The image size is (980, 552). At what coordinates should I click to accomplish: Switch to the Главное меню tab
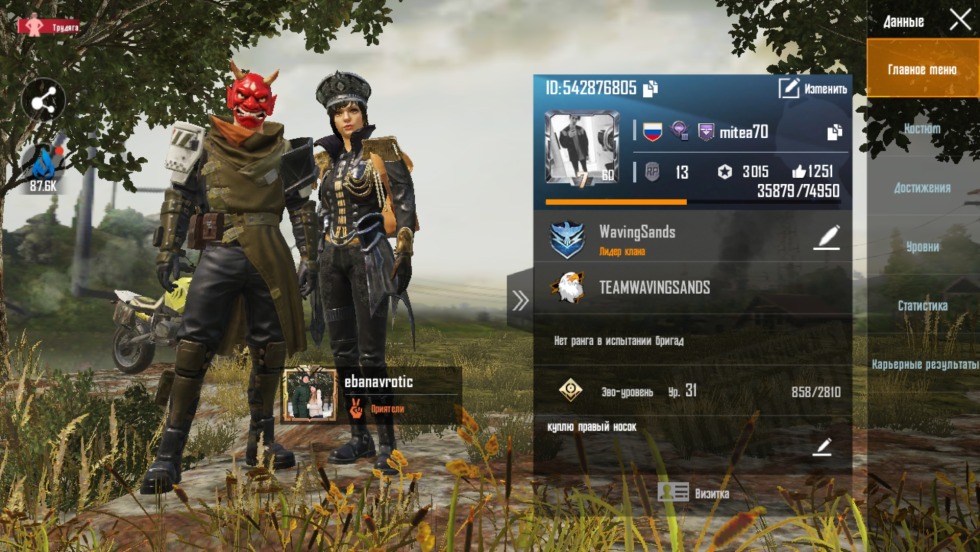[922, 69]
